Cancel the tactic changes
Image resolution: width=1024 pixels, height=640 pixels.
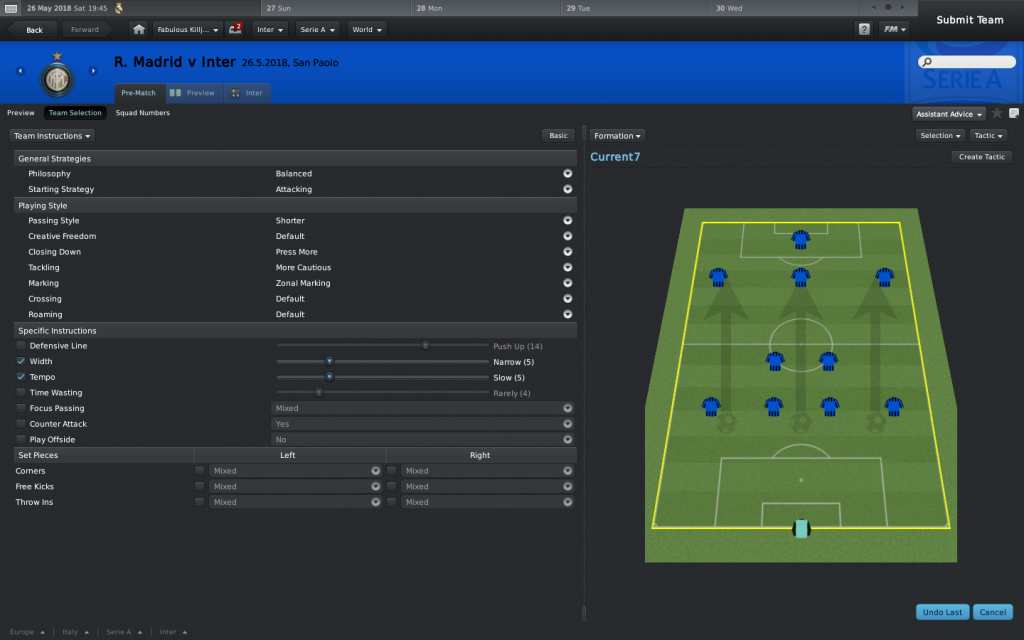click(992, 612)
